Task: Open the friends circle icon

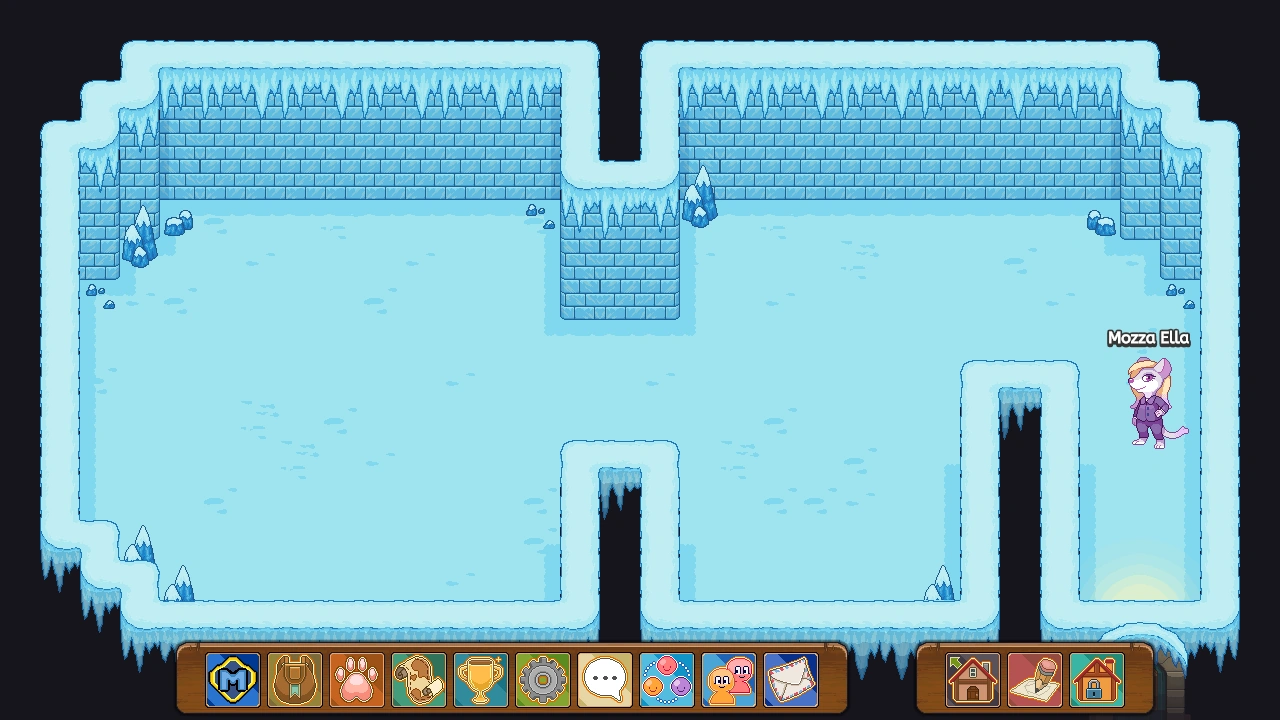Action: pos(667,681)
